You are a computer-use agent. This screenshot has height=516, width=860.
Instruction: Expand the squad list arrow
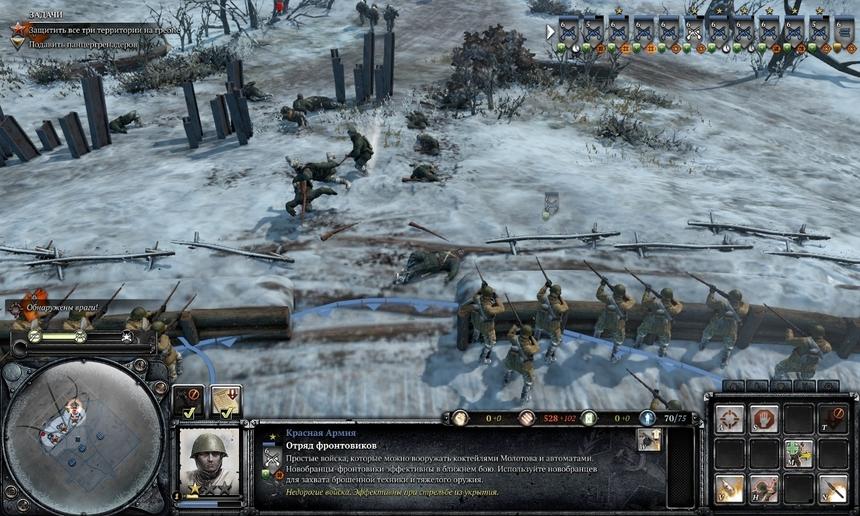550,31
